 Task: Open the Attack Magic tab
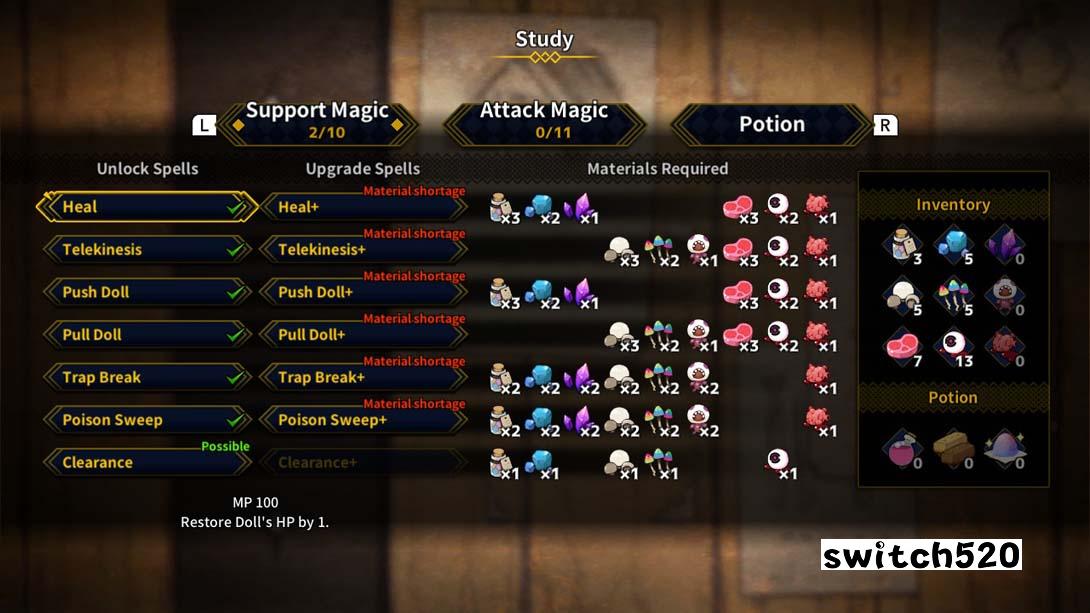point(544,121)
